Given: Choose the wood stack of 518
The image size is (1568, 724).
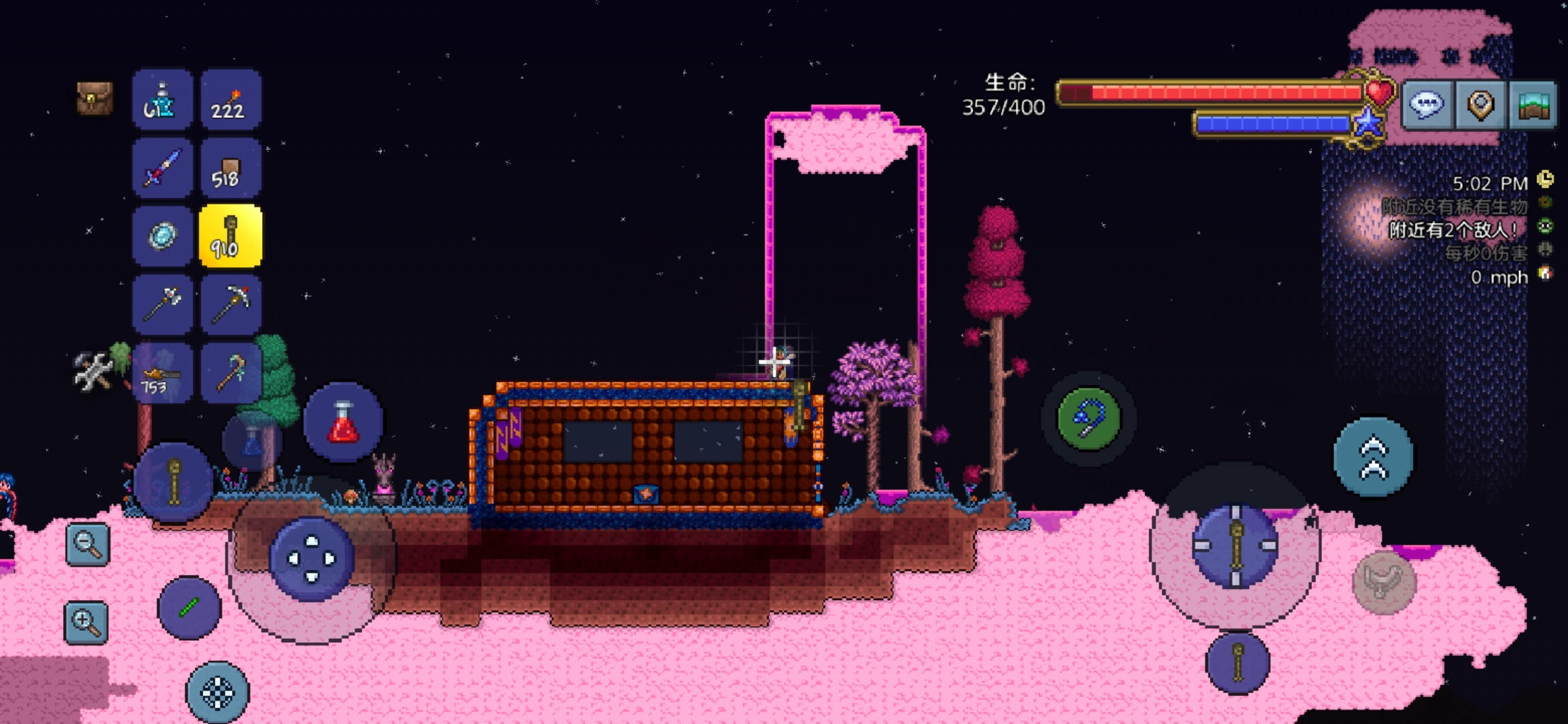Looking at the screenshot, I should [x=231, y=168].
